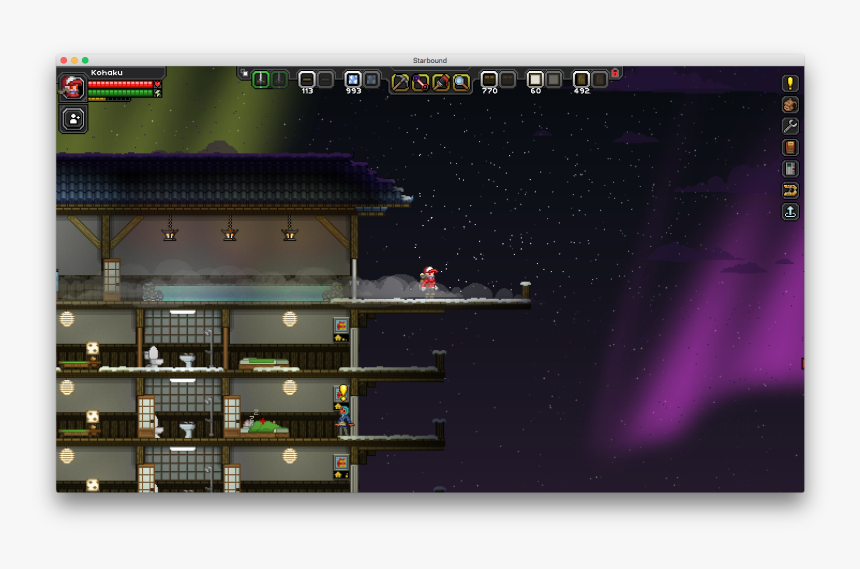Image resolution: width=860 pixels, height=569 pixels.
Task: Click the invite player party button
Action: (74, 119)
